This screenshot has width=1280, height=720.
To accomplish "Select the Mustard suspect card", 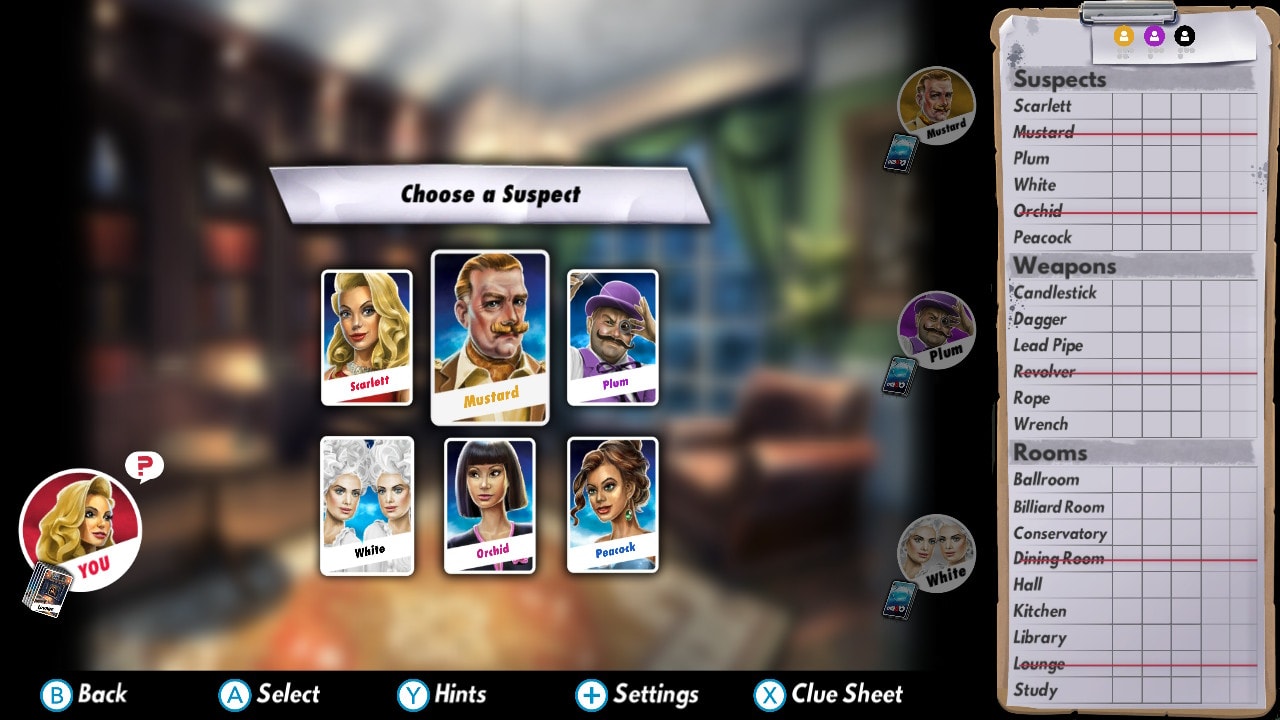I will [x=489, y=338].
